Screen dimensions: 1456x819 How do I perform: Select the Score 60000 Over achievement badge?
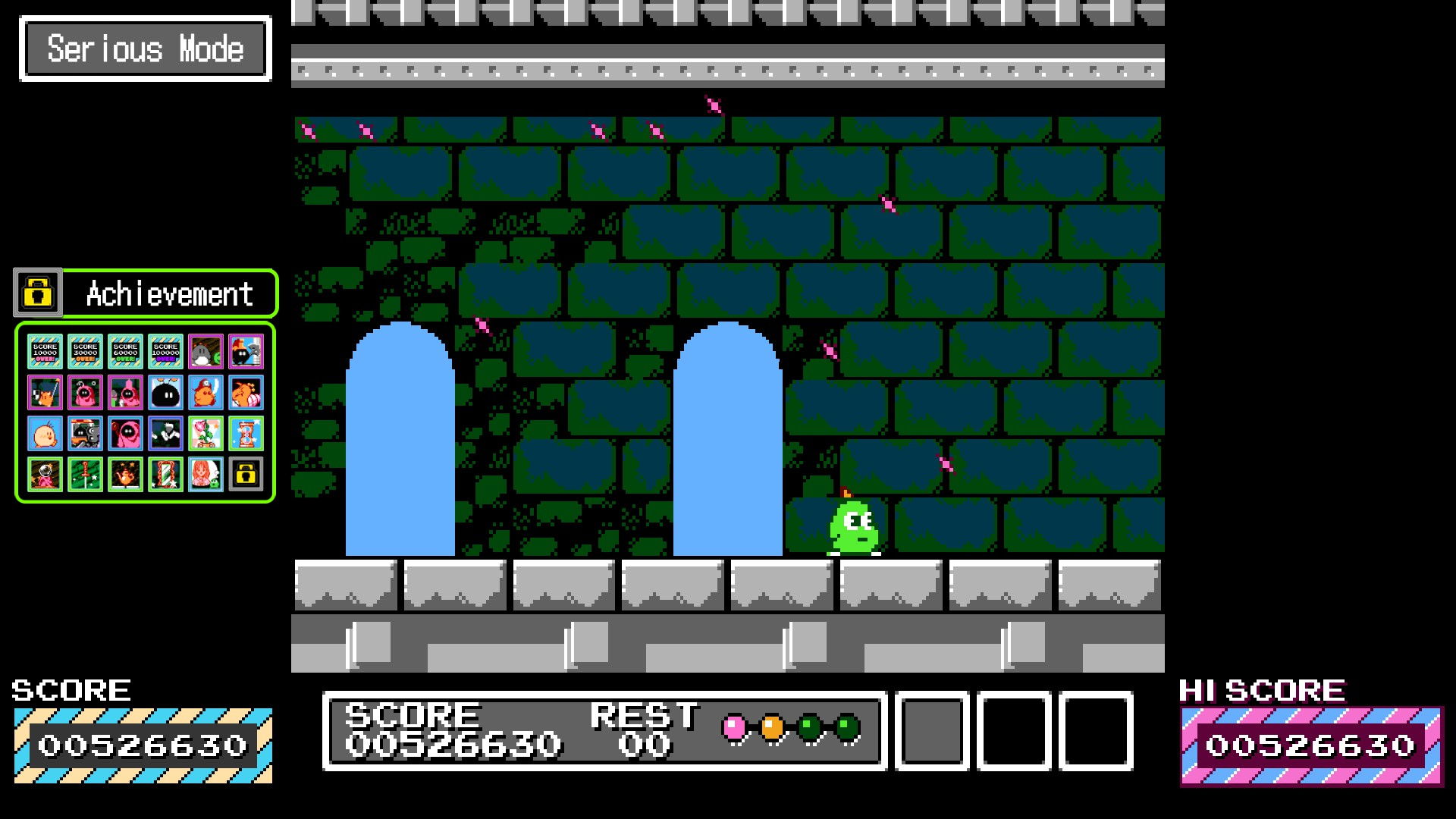(125, 352)
